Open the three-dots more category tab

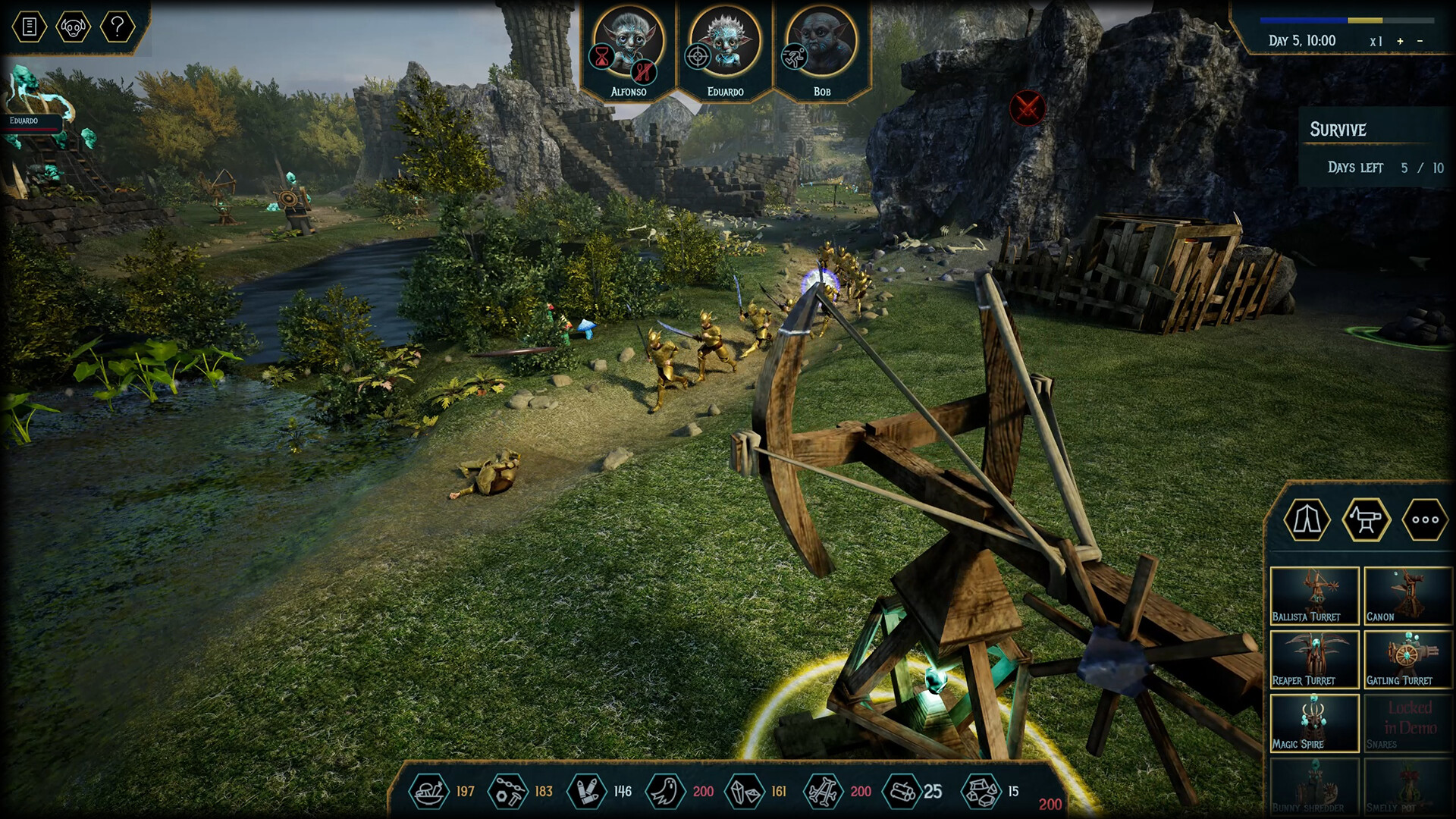1425,520
